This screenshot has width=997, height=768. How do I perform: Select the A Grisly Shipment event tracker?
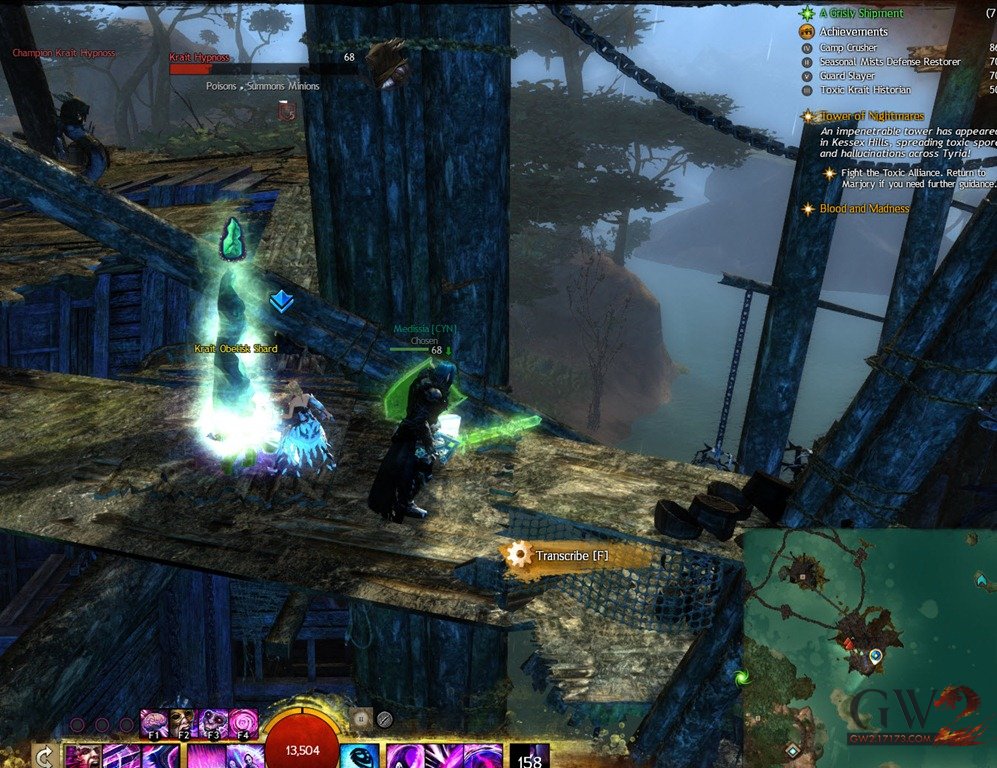click(860, 13)
